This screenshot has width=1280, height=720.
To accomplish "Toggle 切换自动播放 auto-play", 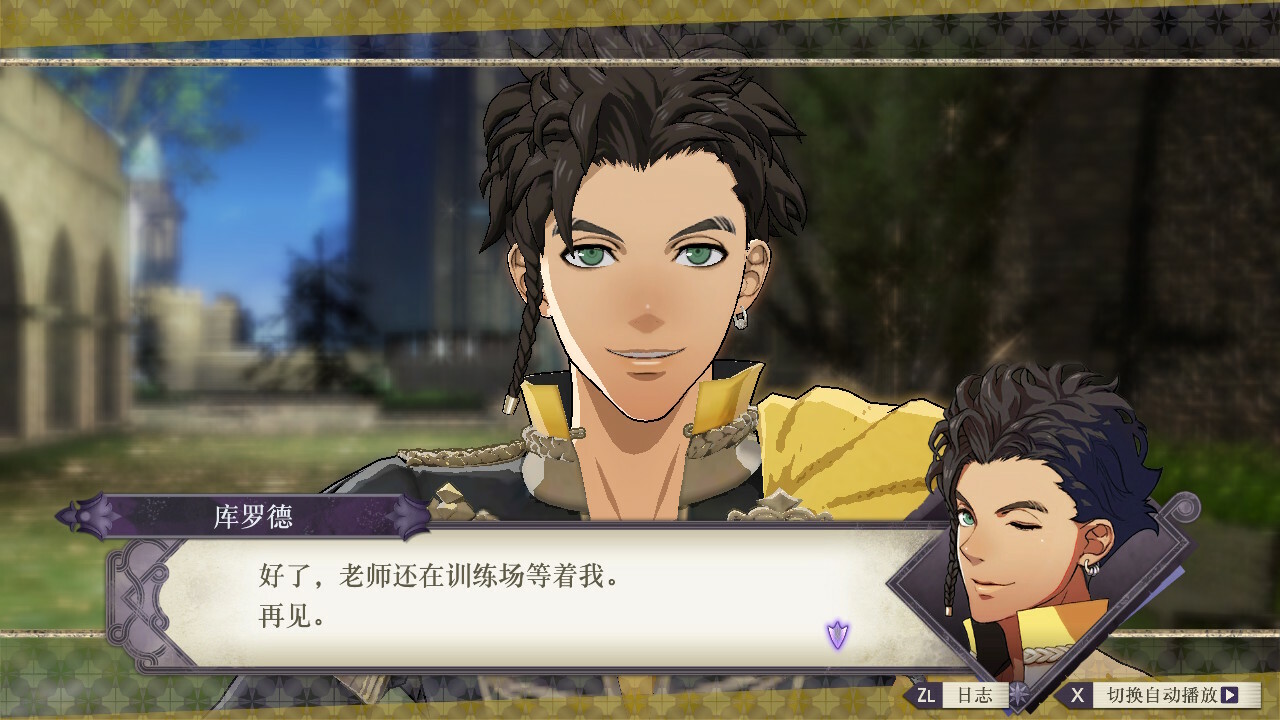I will tap(1158, 694).
